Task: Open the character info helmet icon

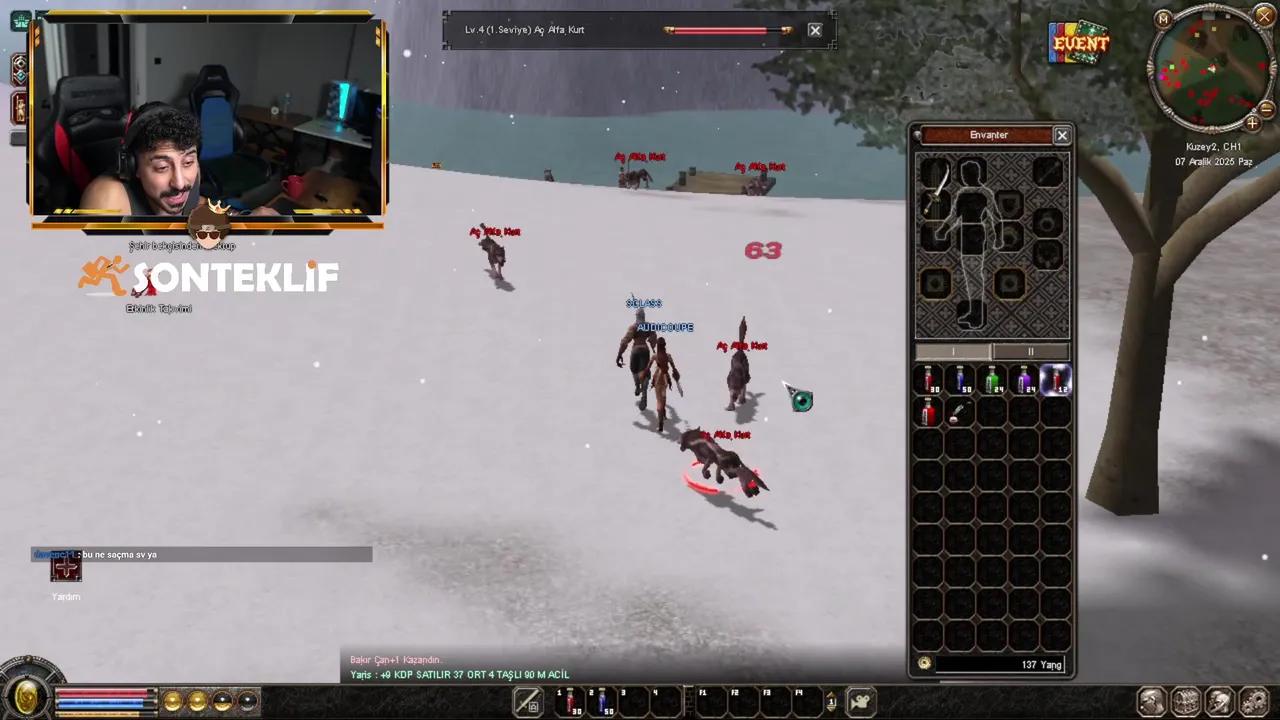Action: [1151, 700]
